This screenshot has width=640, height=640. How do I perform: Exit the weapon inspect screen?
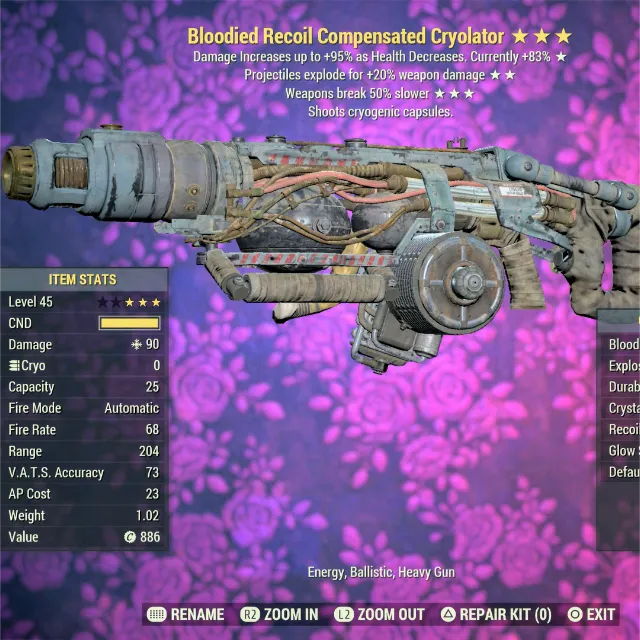591,614
